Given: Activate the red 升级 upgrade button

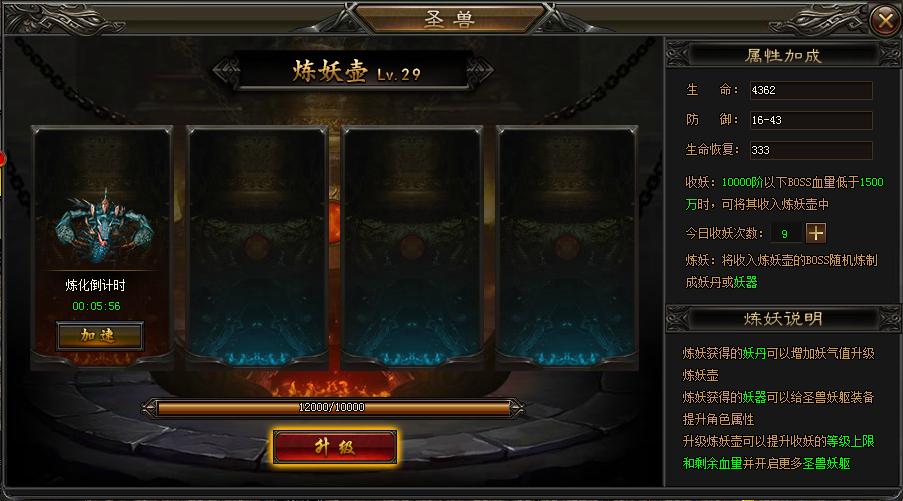Looking at the screenshot, I should tap(335, 446).
